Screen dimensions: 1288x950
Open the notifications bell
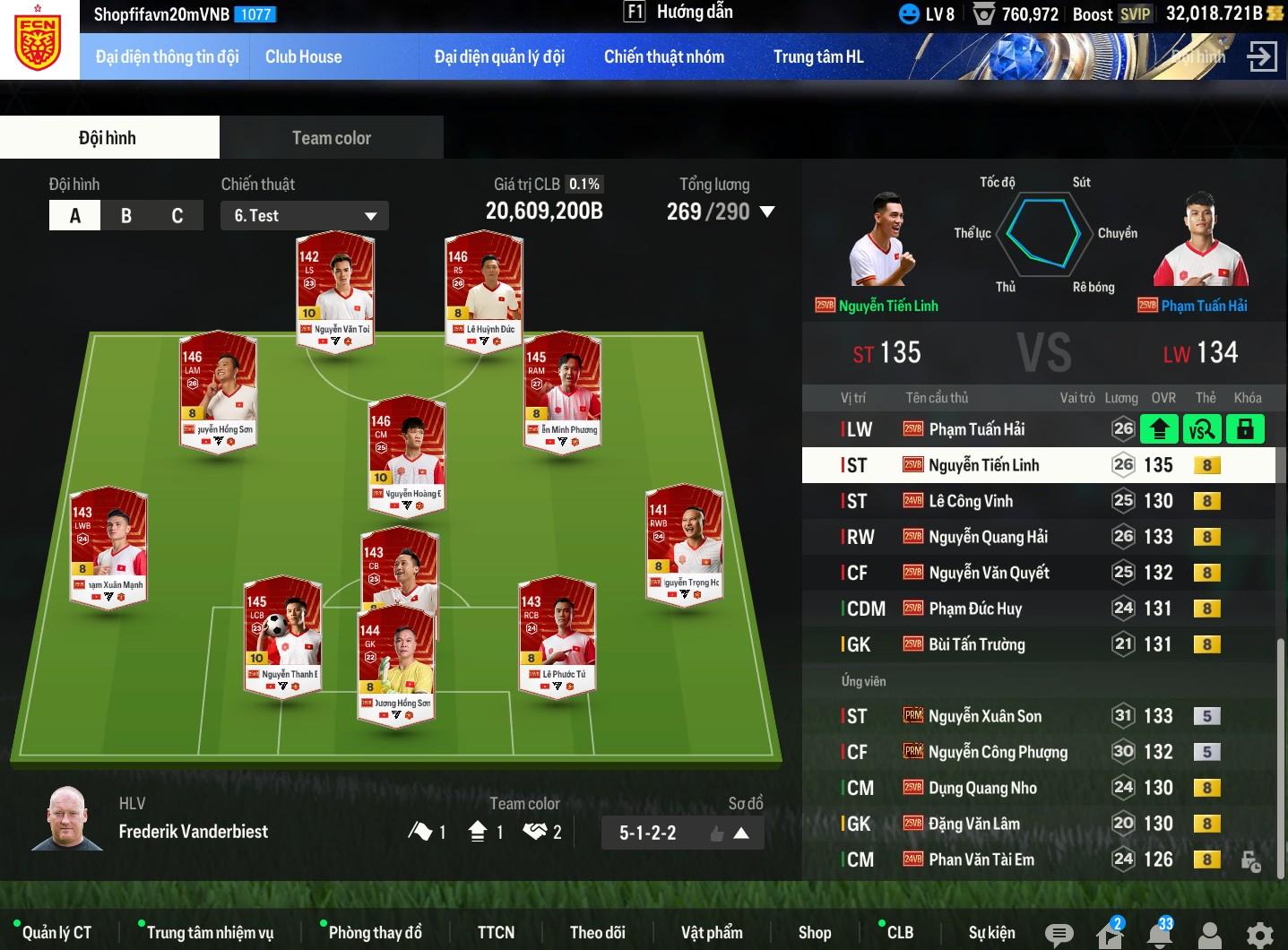pos(1160,934)
